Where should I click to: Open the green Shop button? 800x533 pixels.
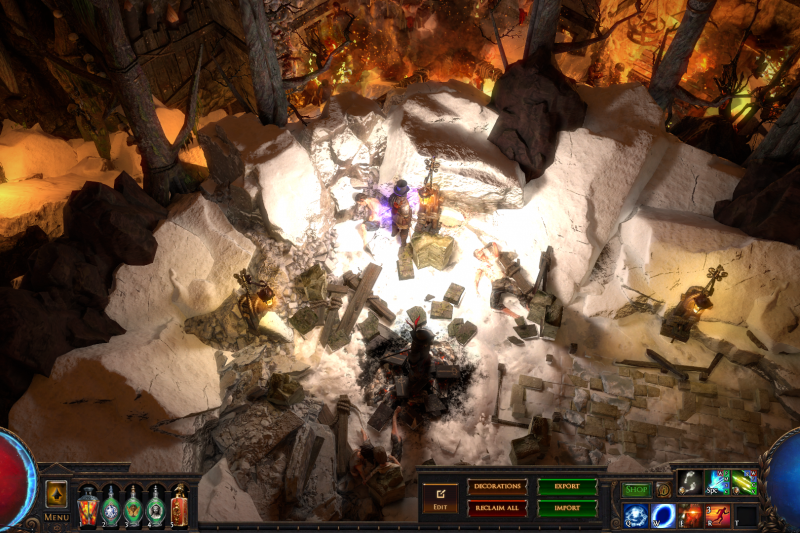tap(636, 490)
